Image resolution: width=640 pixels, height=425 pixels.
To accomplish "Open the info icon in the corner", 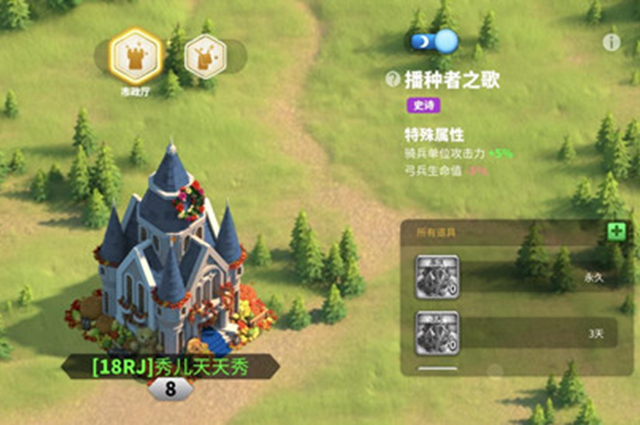I will click(612, 42).
